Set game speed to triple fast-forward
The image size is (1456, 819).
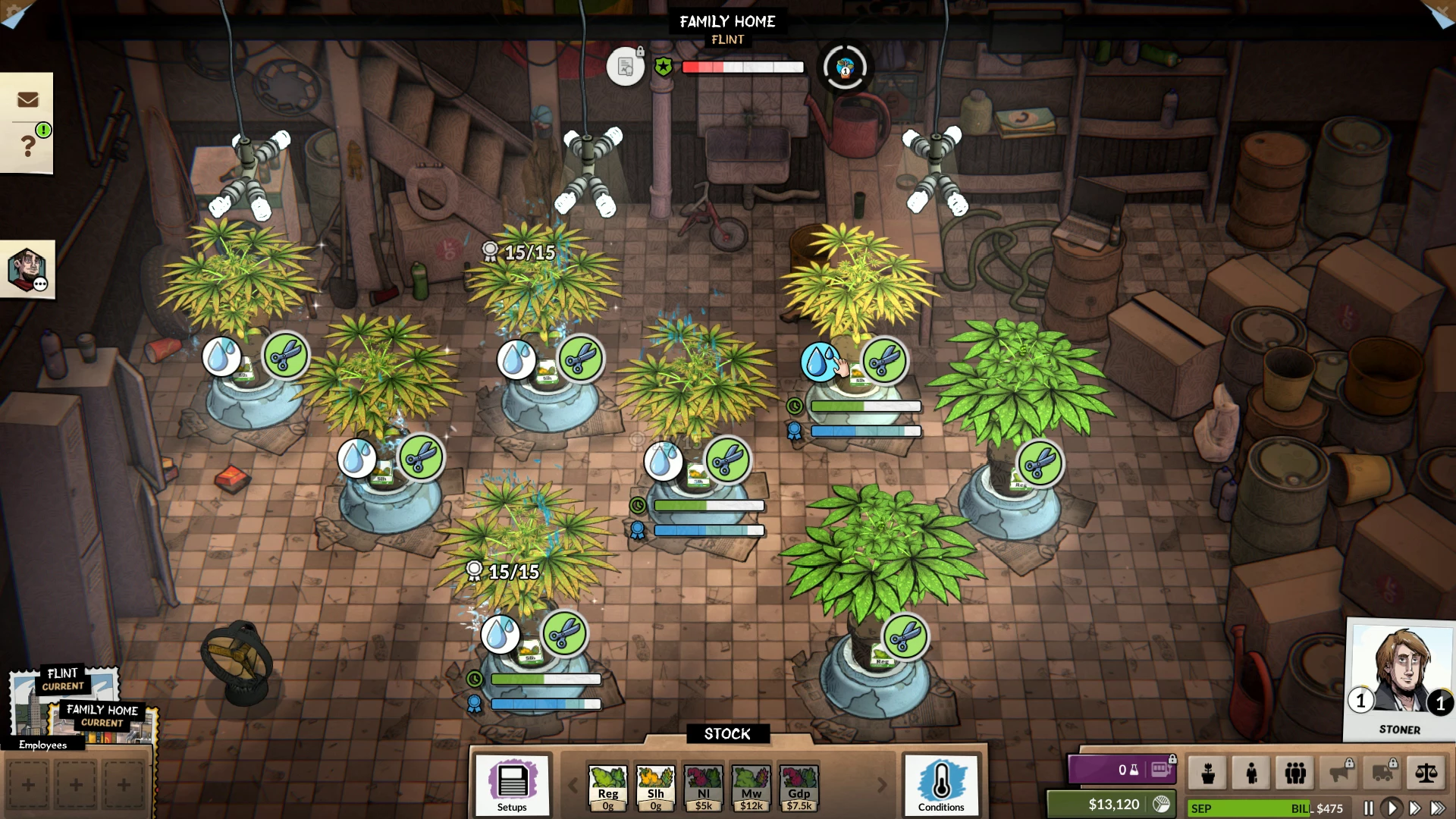tap(1438, 808)
